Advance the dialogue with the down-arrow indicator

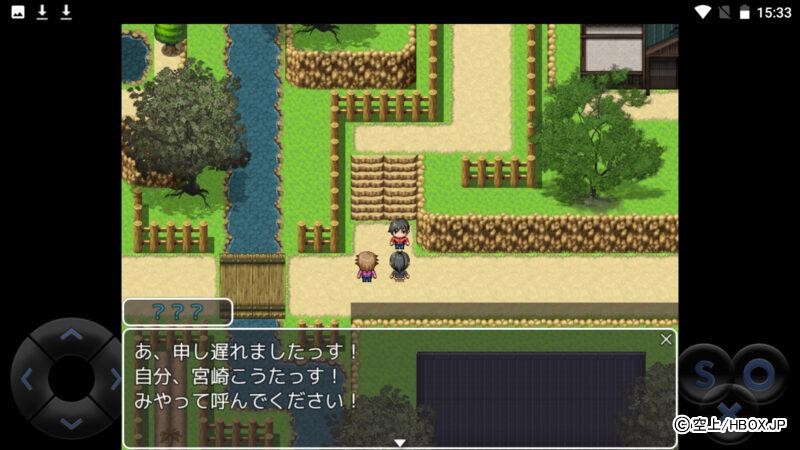pos(400,442)
